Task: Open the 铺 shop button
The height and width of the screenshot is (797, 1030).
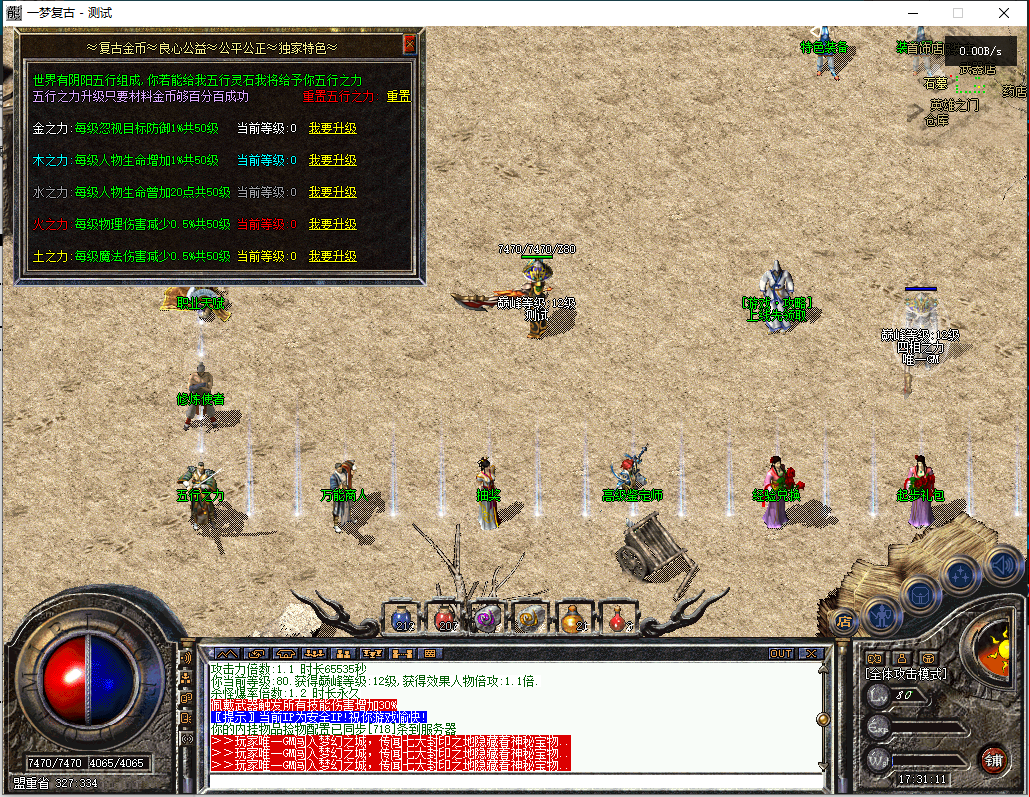Action: tap(992, 757)
